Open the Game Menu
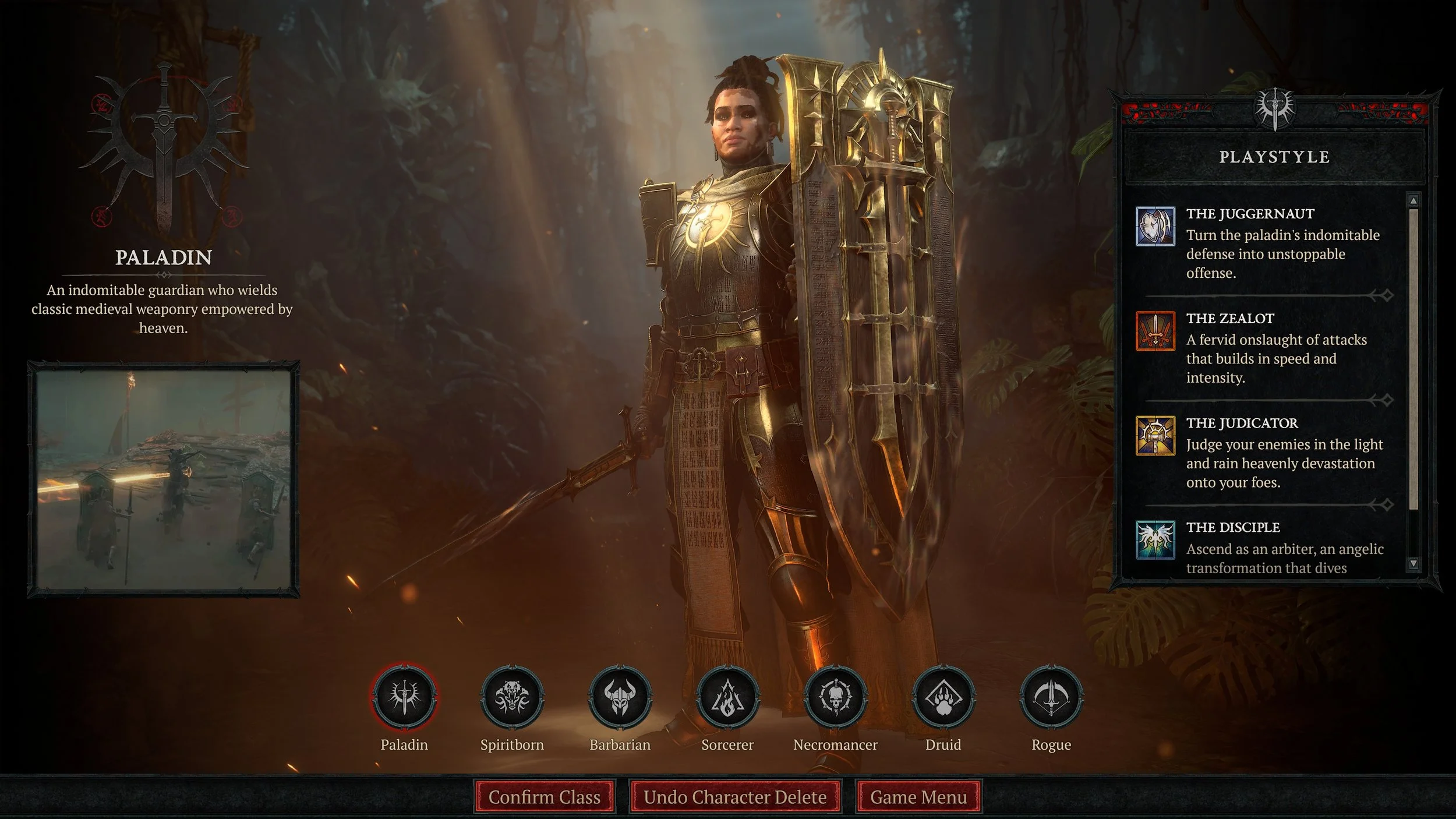Viewport: 1456px width, 819px height. (918, 797)
